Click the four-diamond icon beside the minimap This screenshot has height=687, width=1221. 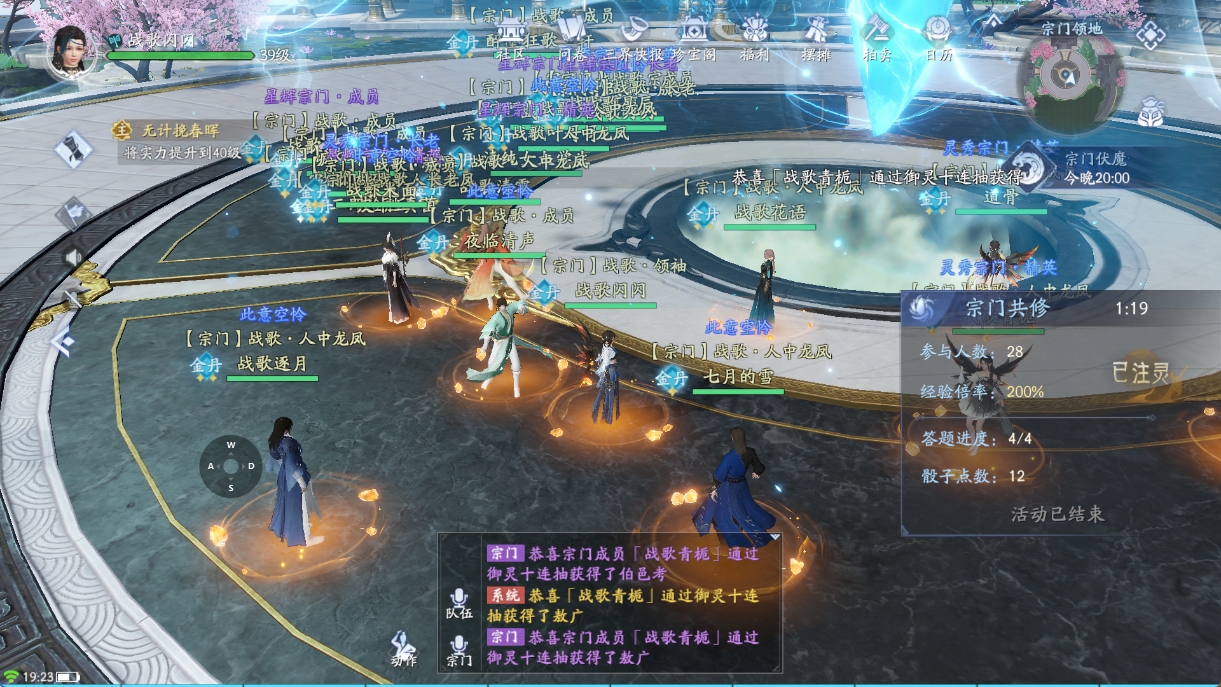point(1151,36)
